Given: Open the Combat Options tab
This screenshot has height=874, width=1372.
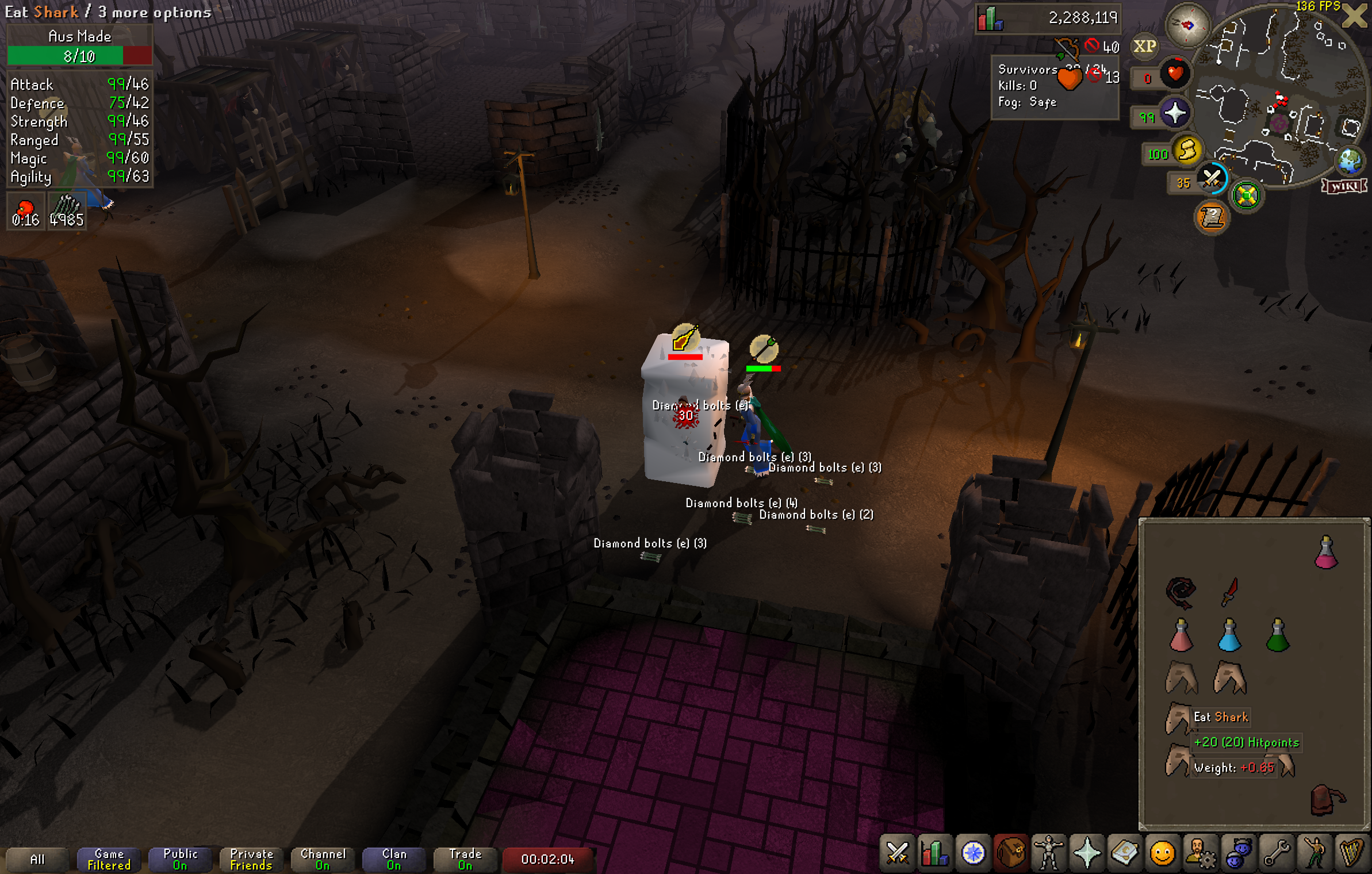Looking at the screenshot, I should click(x=897, y=853).
